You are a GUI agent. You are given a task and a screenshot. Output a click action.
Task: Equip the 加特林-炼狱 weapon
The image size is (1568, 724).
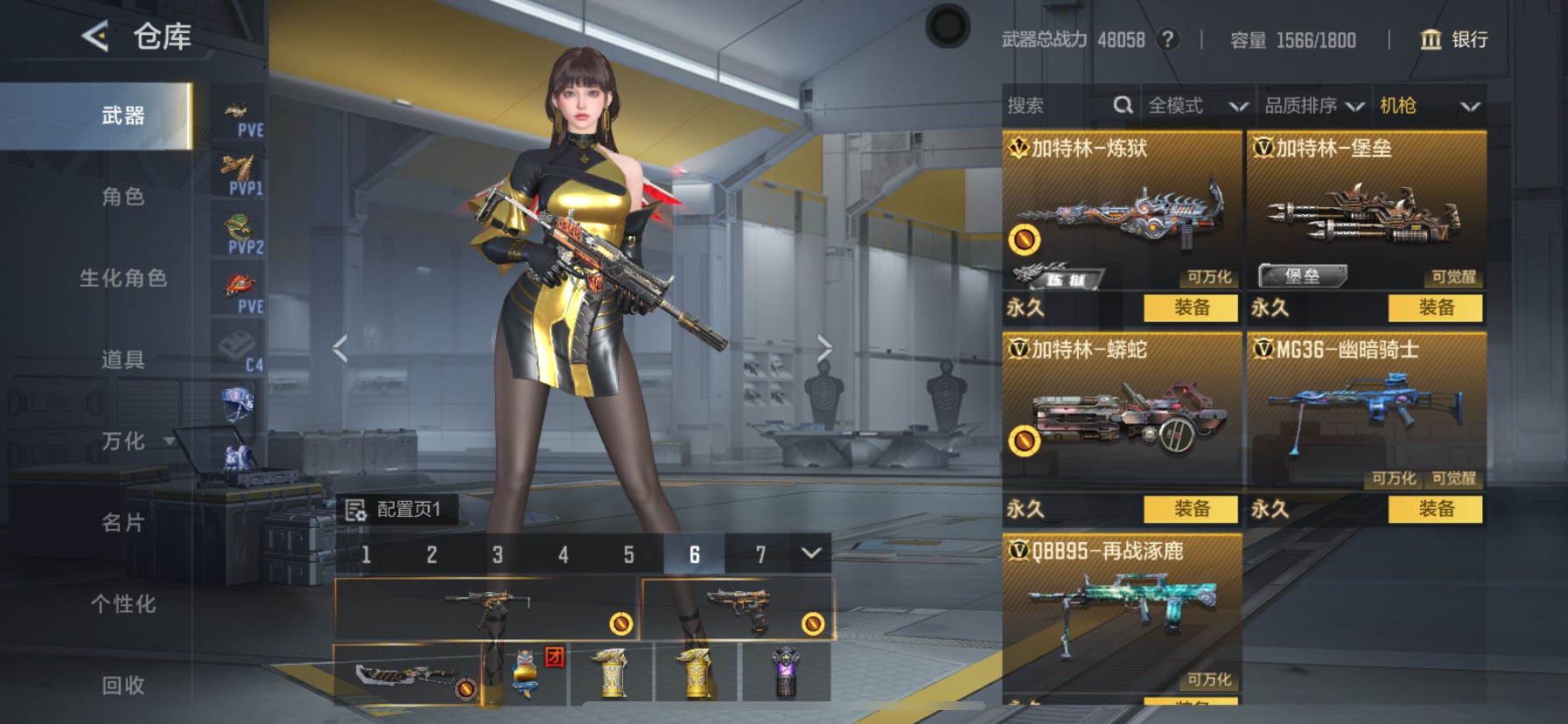1191,308
